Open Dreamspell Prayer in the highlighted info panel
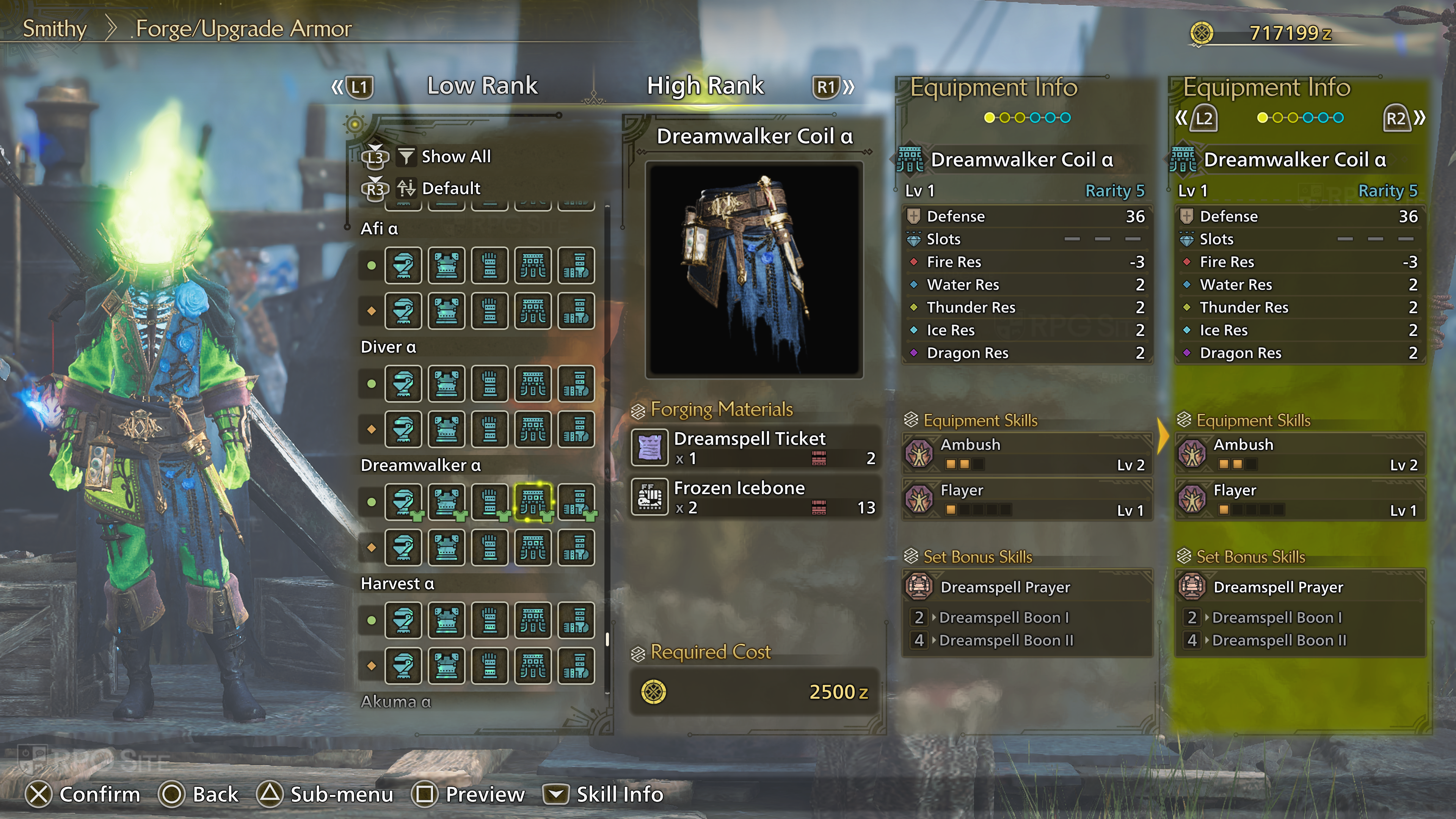 point(1300,587)
